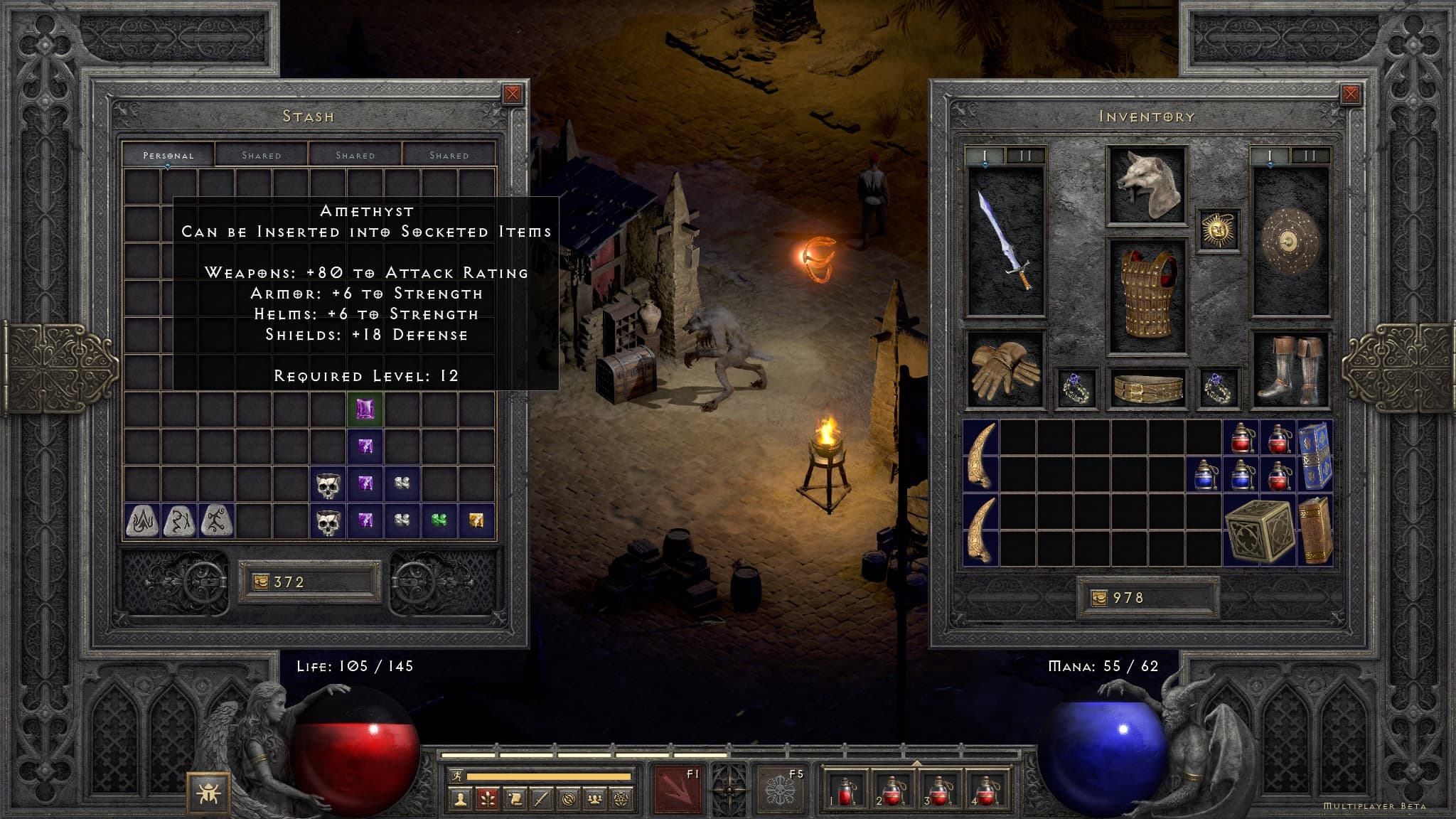Switch to the Personal stash tab

pos(168,155)
